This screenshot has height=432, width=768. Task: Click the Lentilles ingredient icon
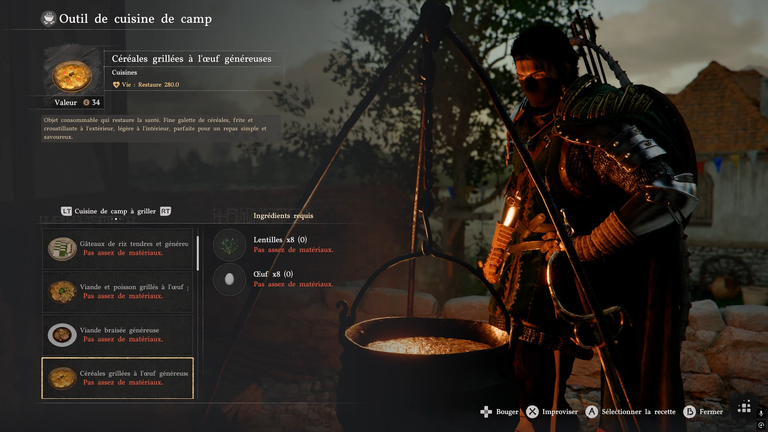point(229,245)
